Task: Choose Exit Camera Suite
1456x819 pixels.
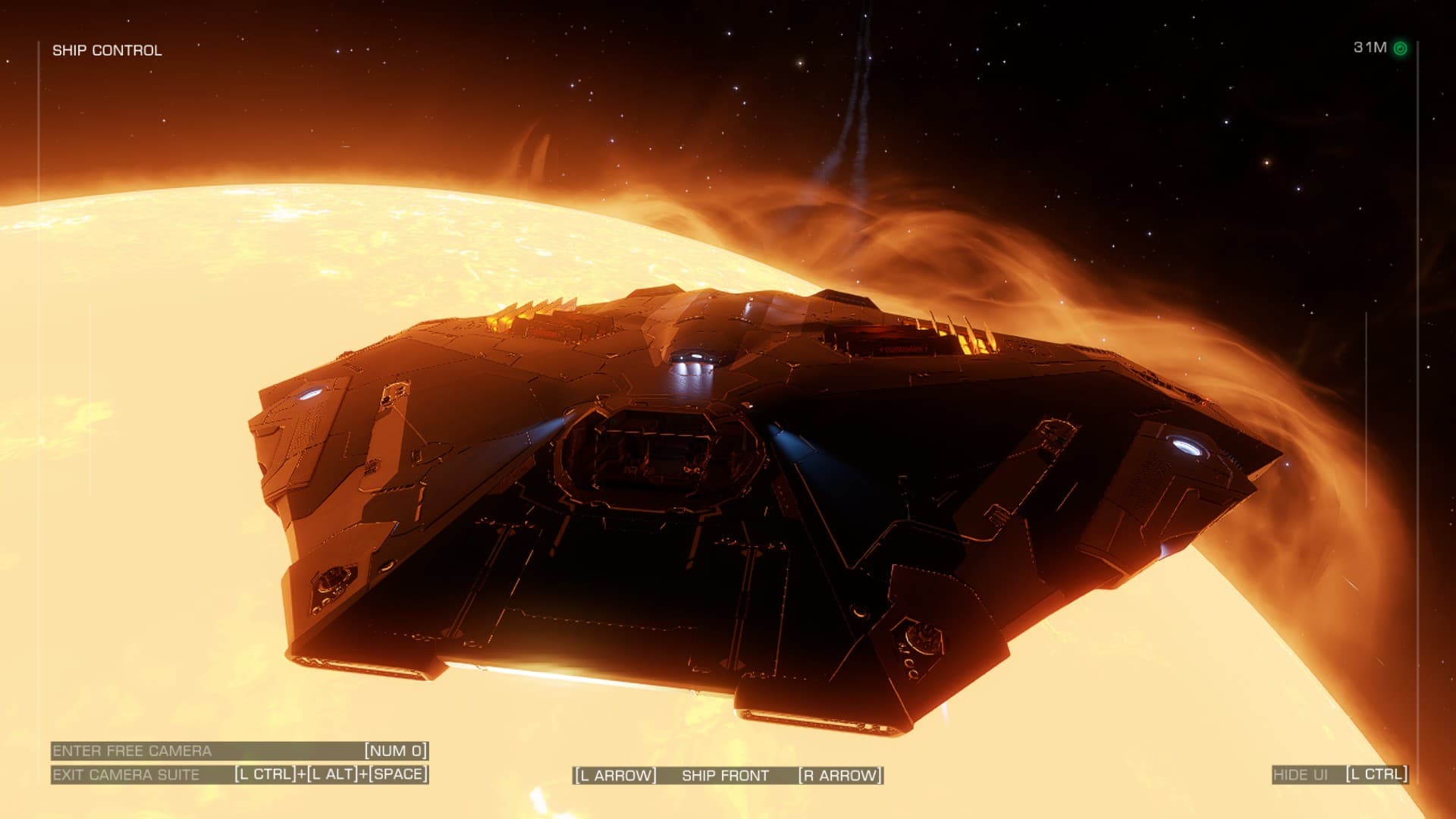Action: 126,774
